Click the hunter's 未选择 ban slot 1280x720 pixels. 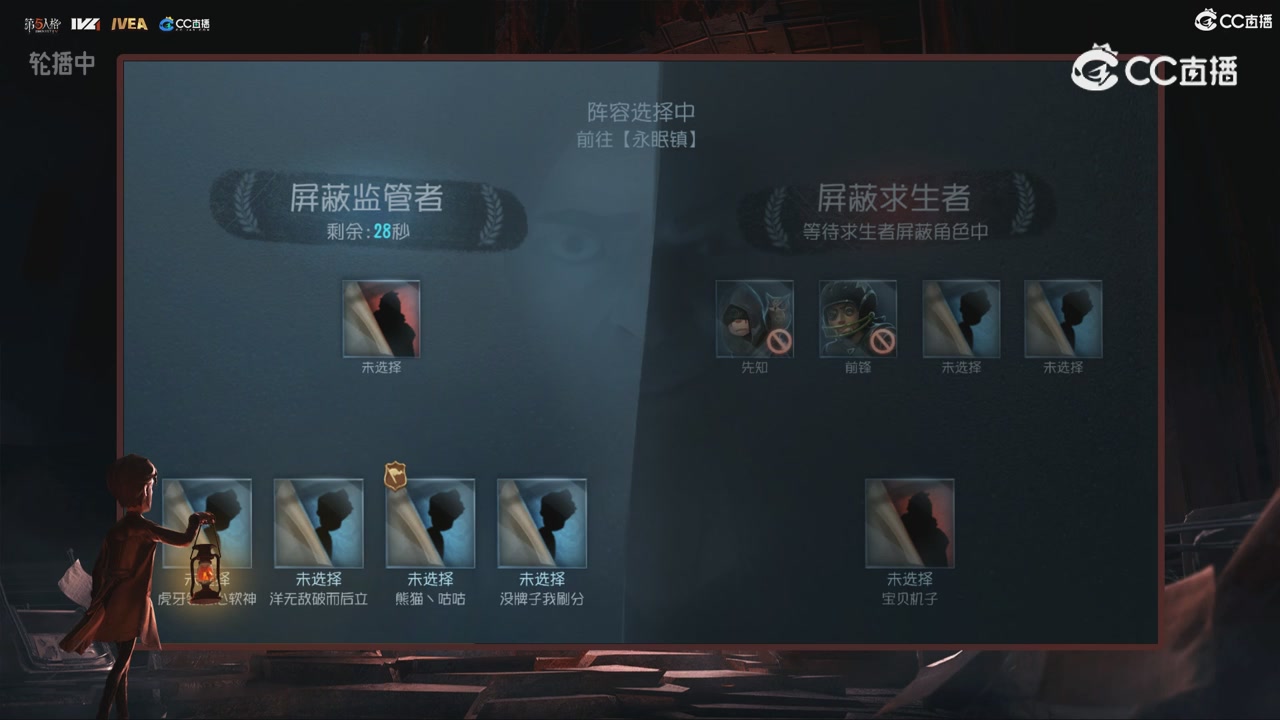coord(381,320)
